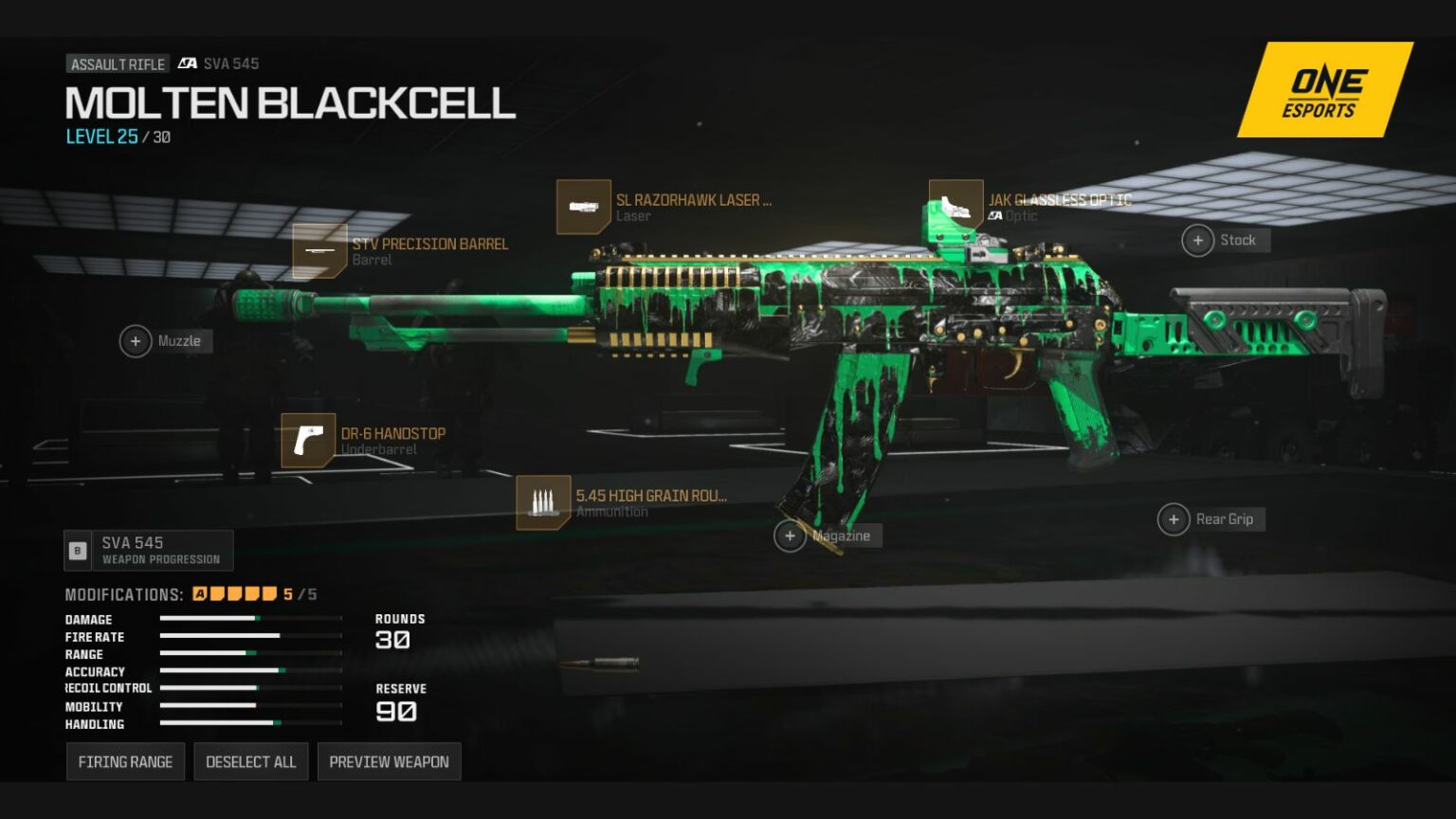Open the SL Razorhawk Laser attachment

point(584,207)
